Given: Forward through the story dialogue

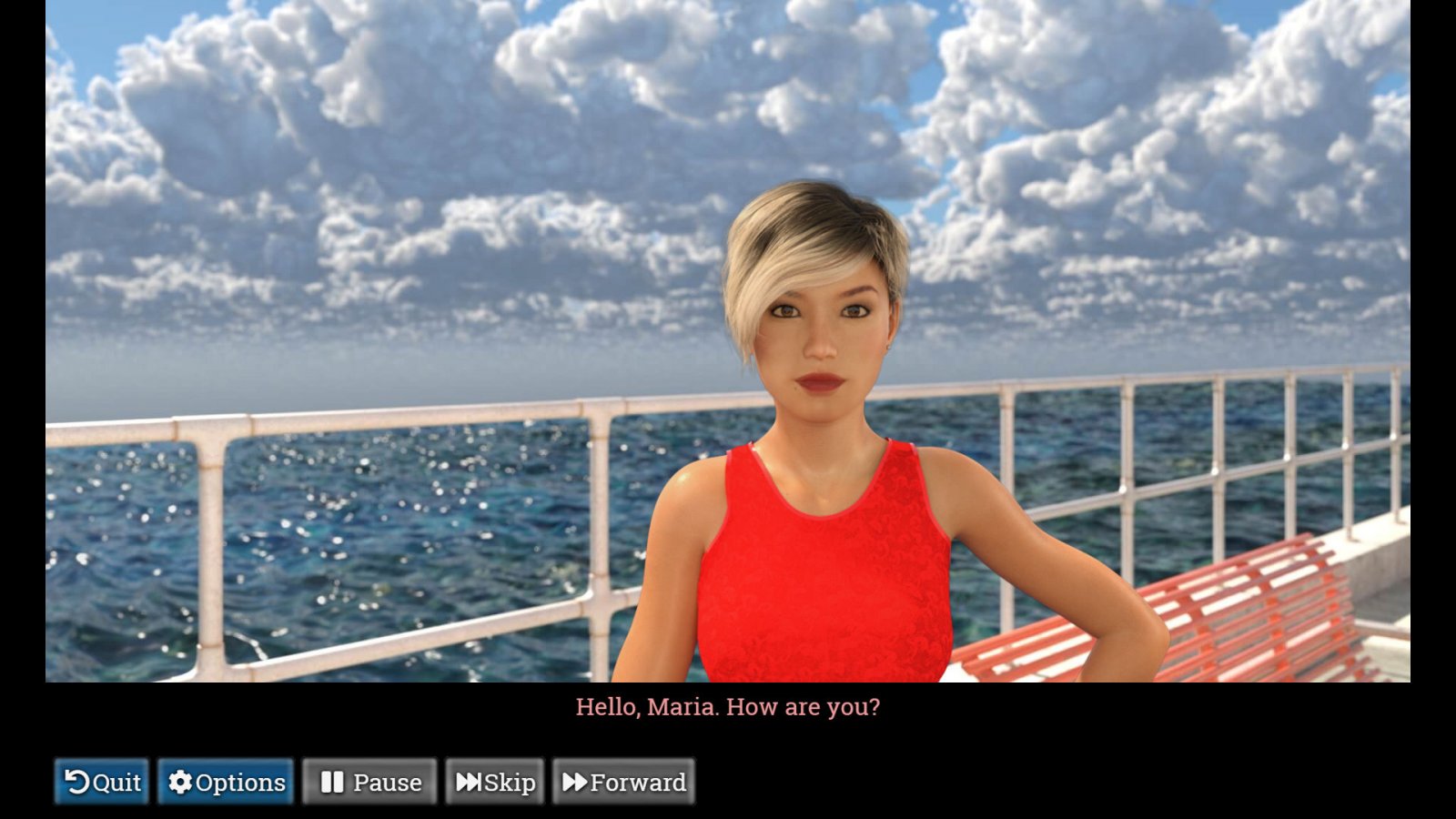Looking at the screenshot, I should click(624, 782).
